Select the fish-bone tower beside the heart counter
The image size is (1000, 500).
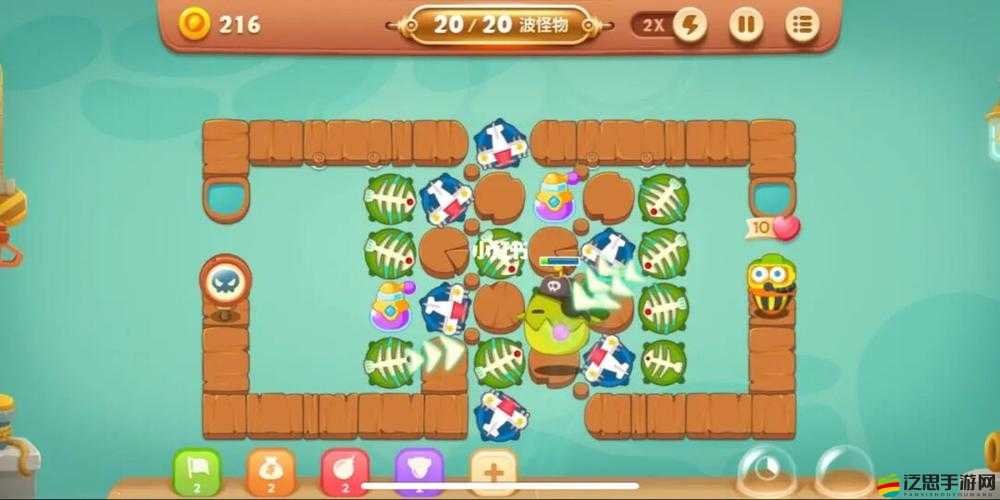pos(663,252)
